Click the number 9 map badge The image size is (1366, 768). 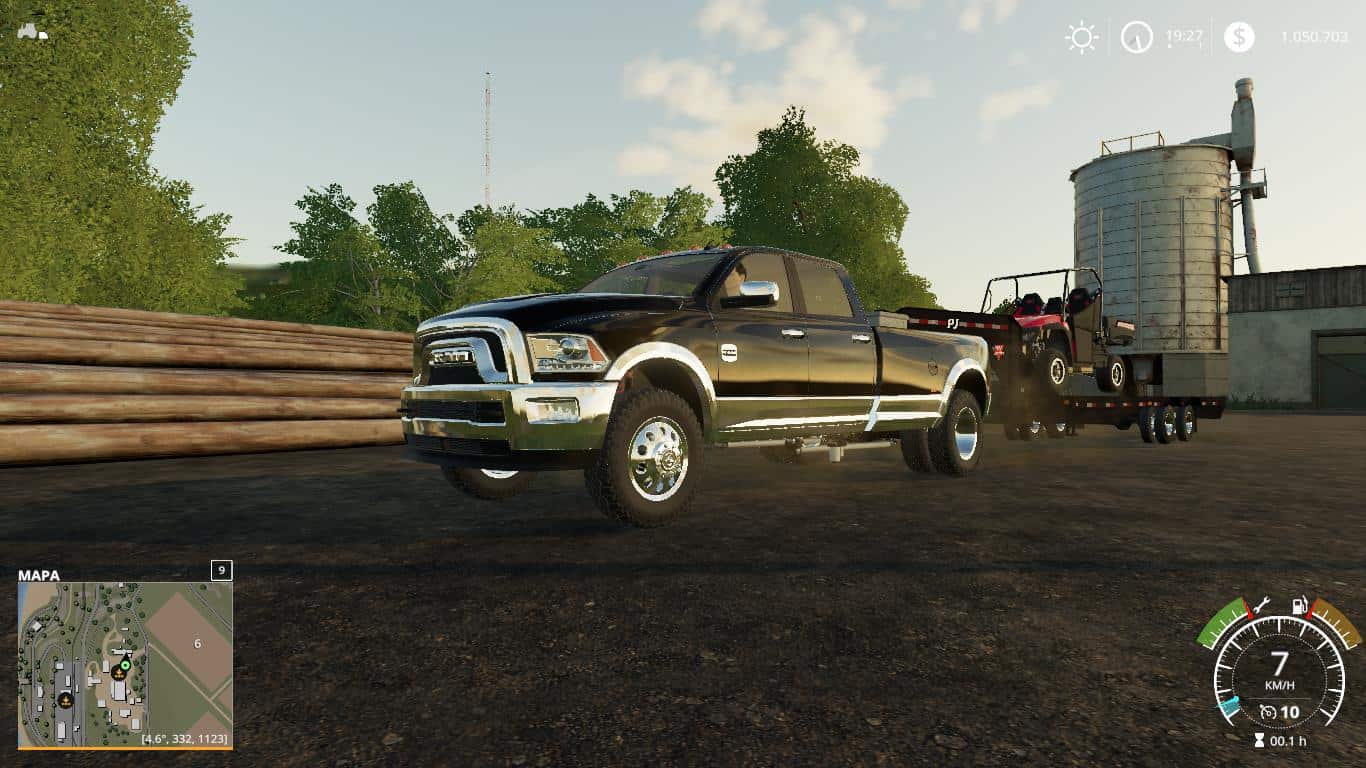point(221,571)
